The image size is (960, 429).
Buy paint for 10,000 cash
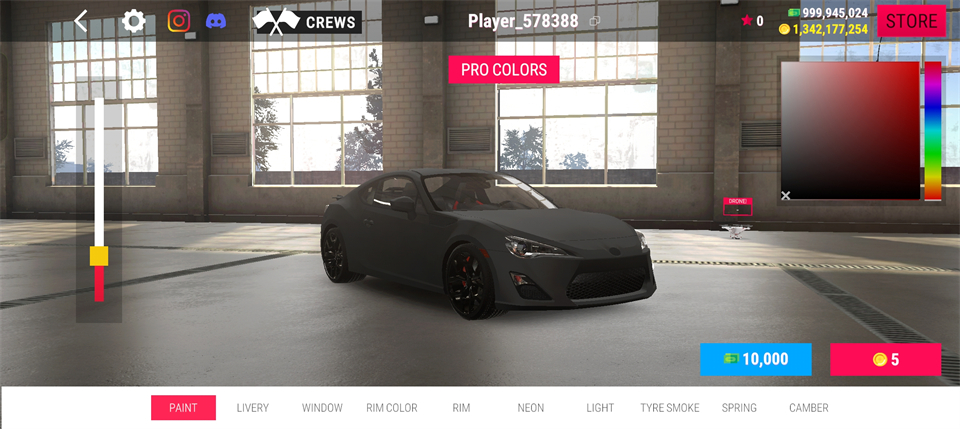point(755,359)
